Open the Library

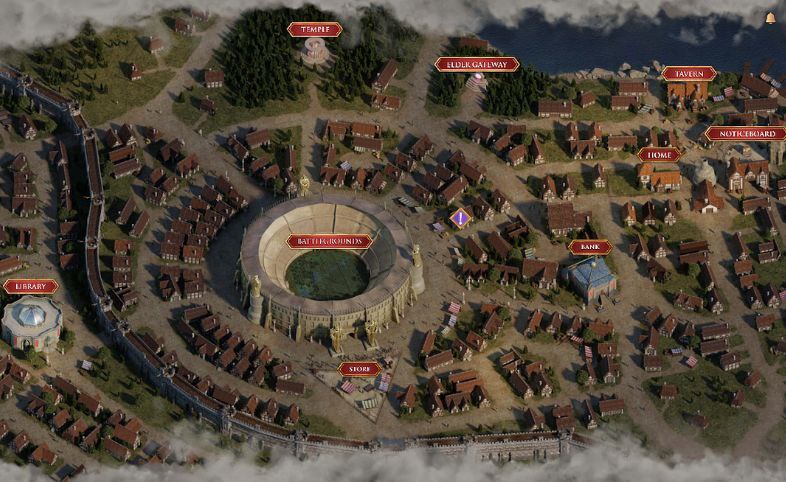30,287
